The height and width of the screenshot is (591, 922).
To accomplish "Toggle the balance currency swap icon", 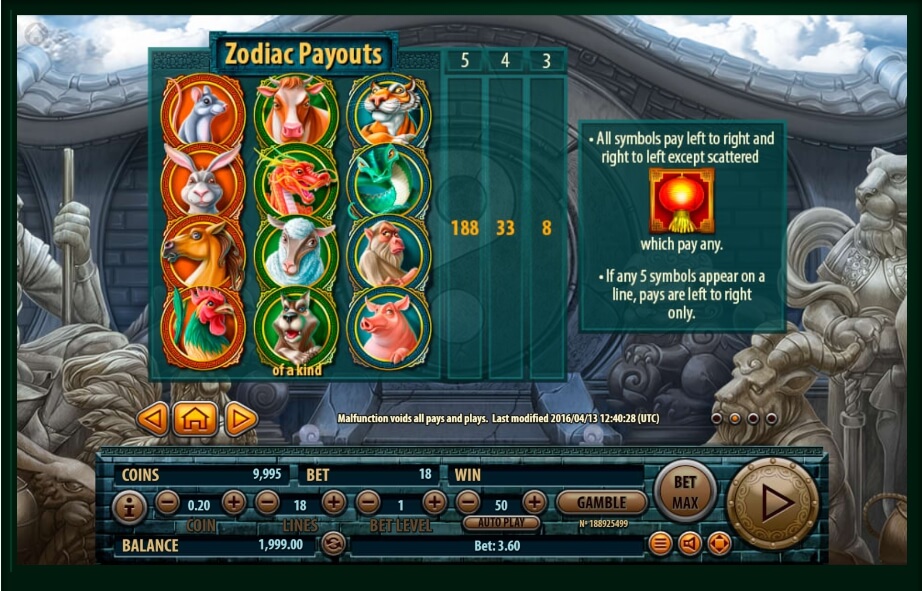I will (x=333, y=544).
